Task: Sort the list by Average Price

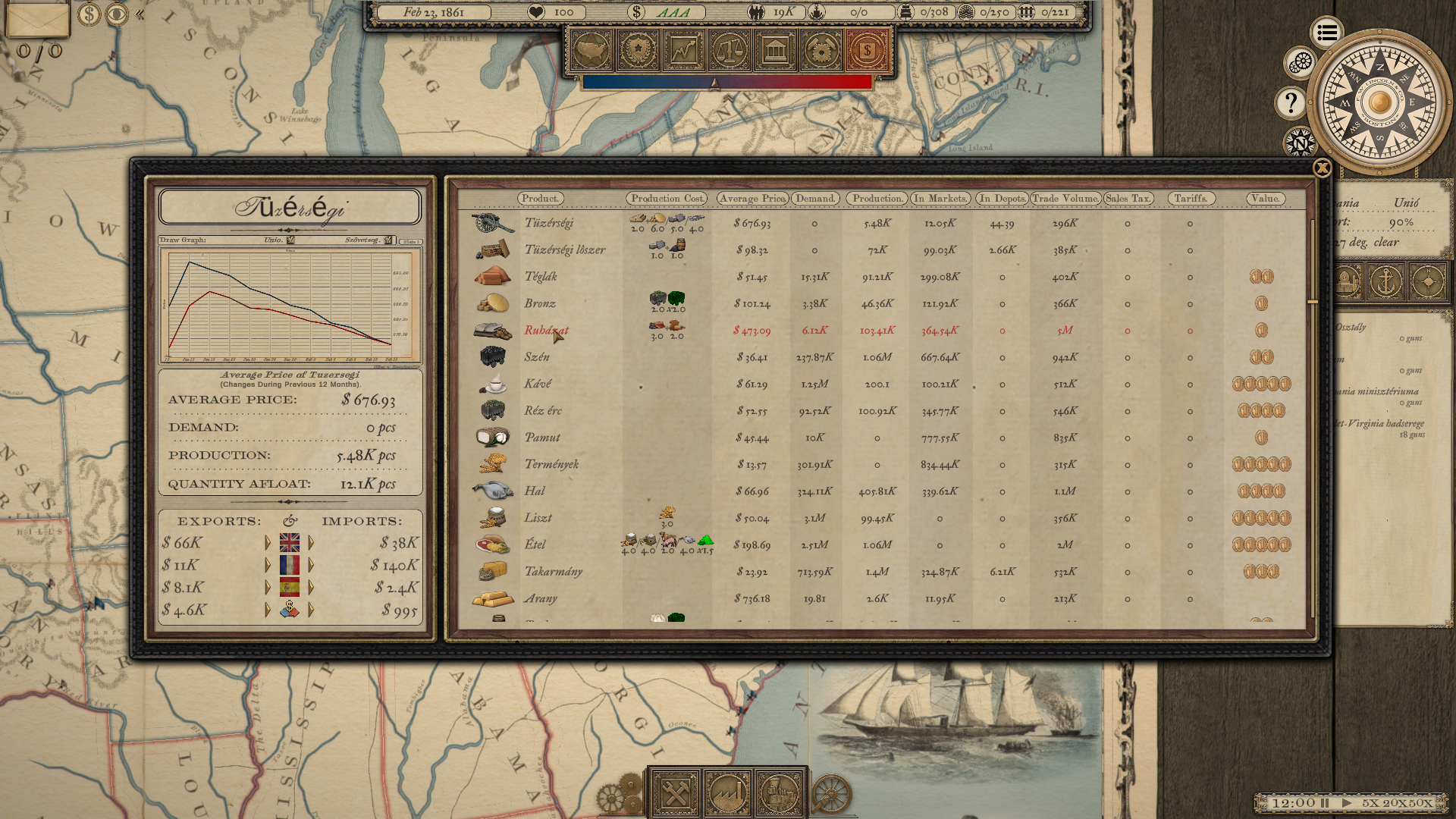Action: tap(752, 199)
